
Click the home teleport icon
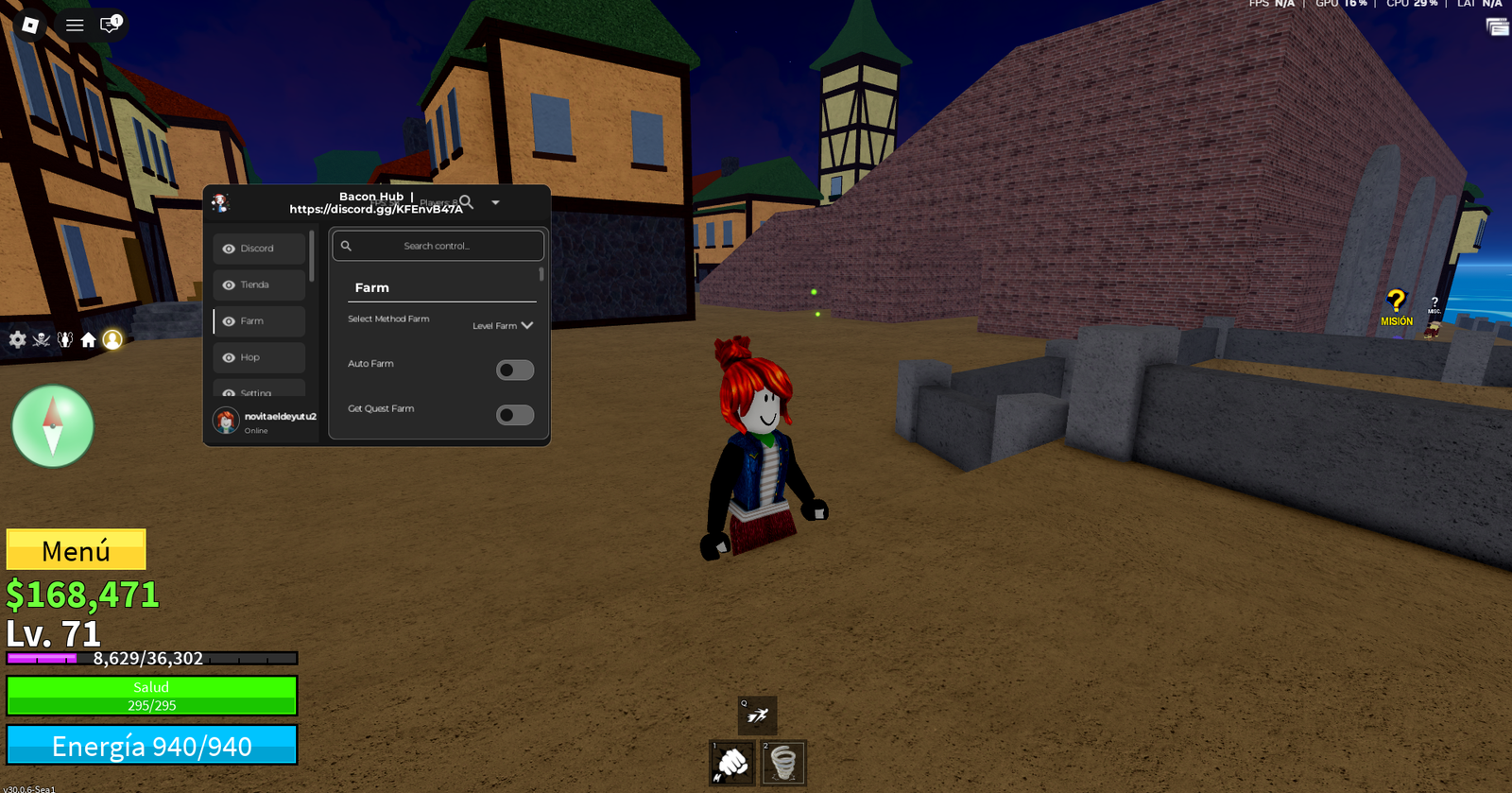90,340
